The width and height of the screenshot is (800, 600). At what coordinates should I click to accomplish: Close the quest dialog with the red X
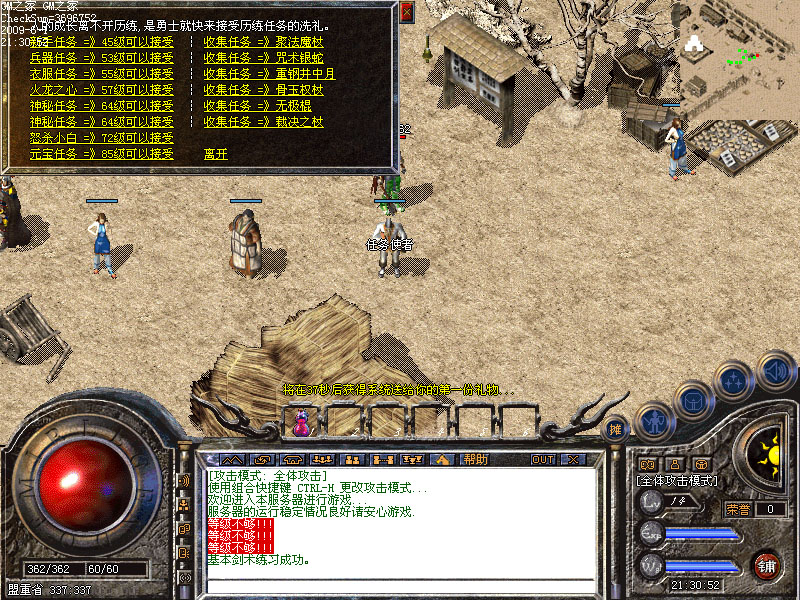(x=406, y=13)
